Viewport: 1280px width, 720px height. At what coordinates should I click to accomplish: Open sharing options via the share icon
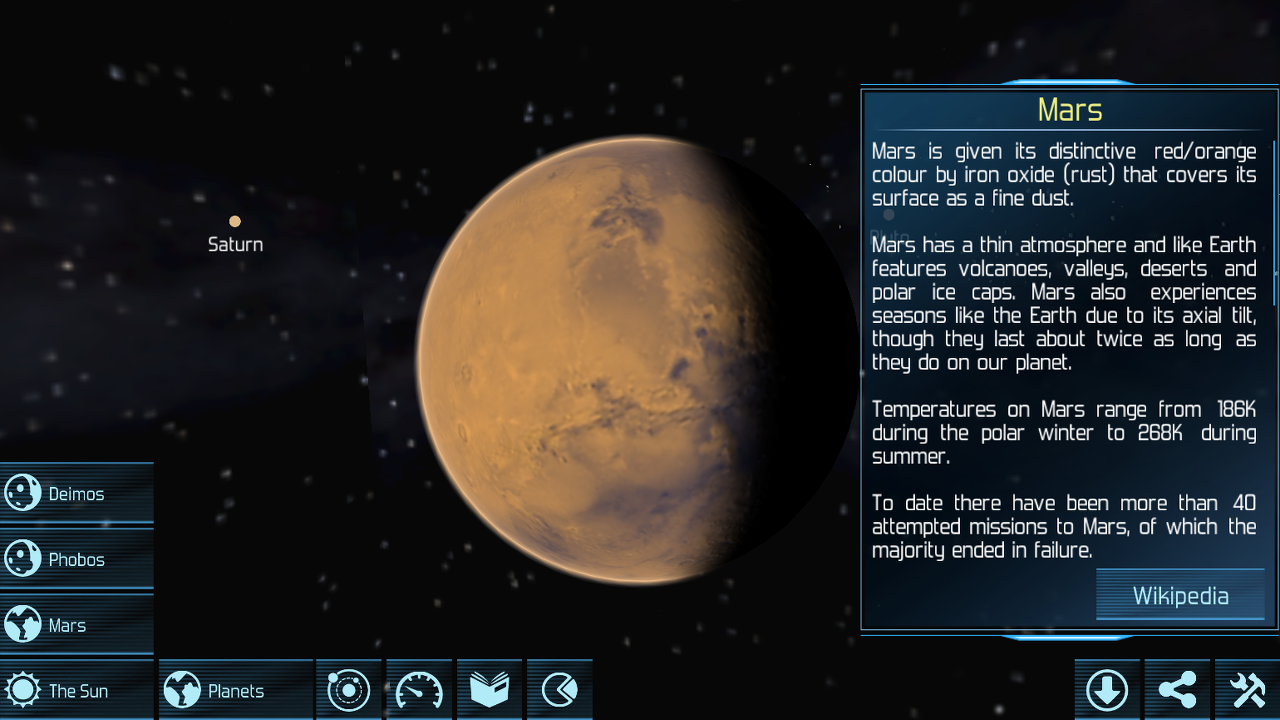(1176, 689)
